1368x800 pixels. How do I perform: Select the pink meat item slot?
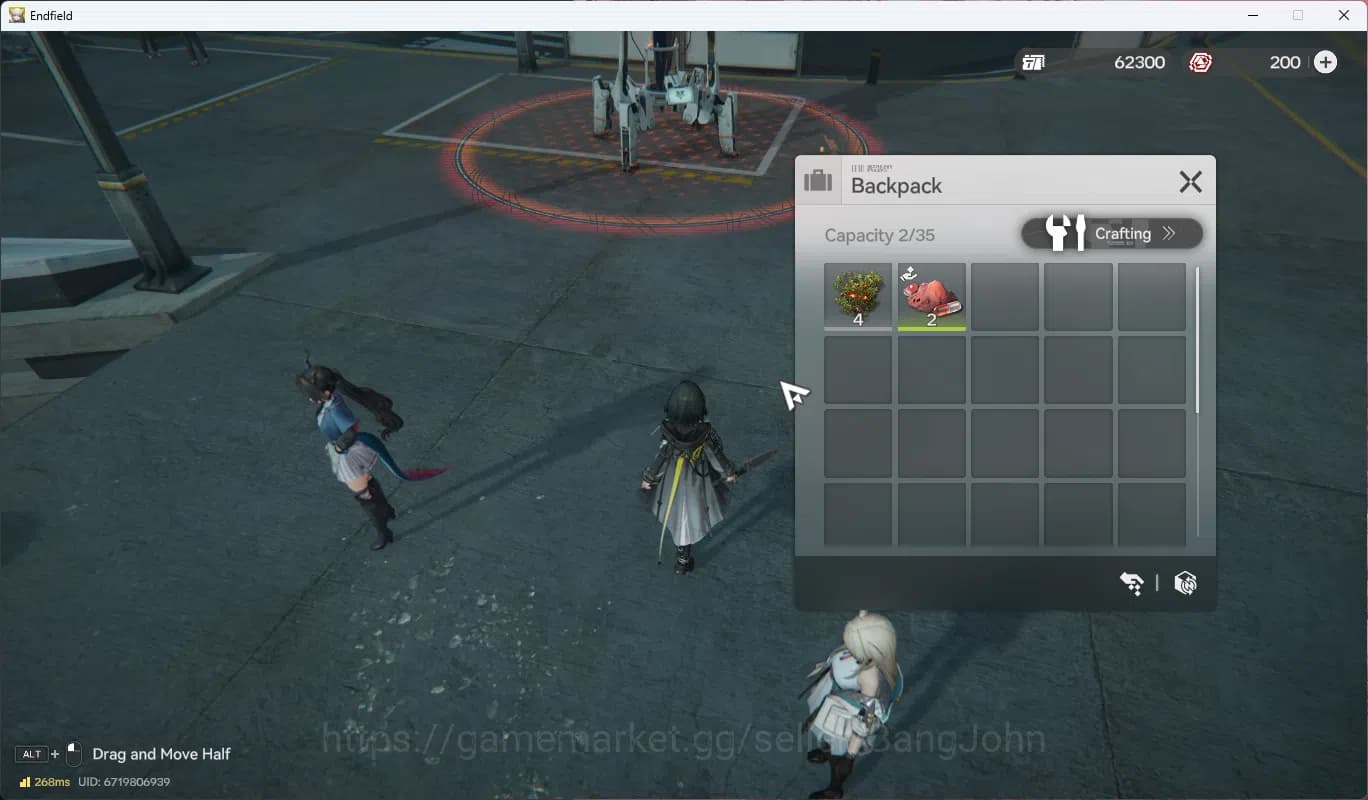(x=931, y=296)
